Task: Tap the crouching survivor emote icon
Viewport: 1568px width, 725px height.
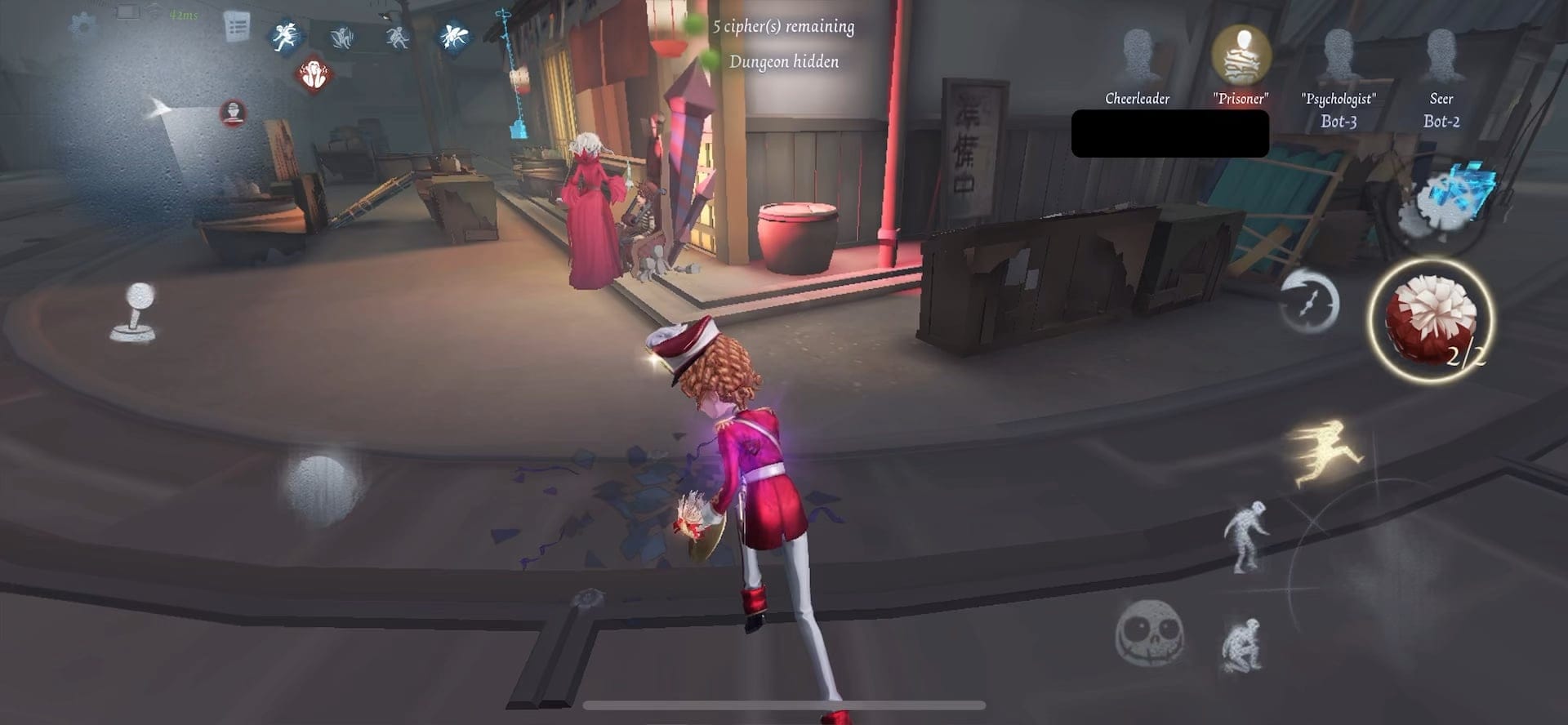Action: click(398, 37)
